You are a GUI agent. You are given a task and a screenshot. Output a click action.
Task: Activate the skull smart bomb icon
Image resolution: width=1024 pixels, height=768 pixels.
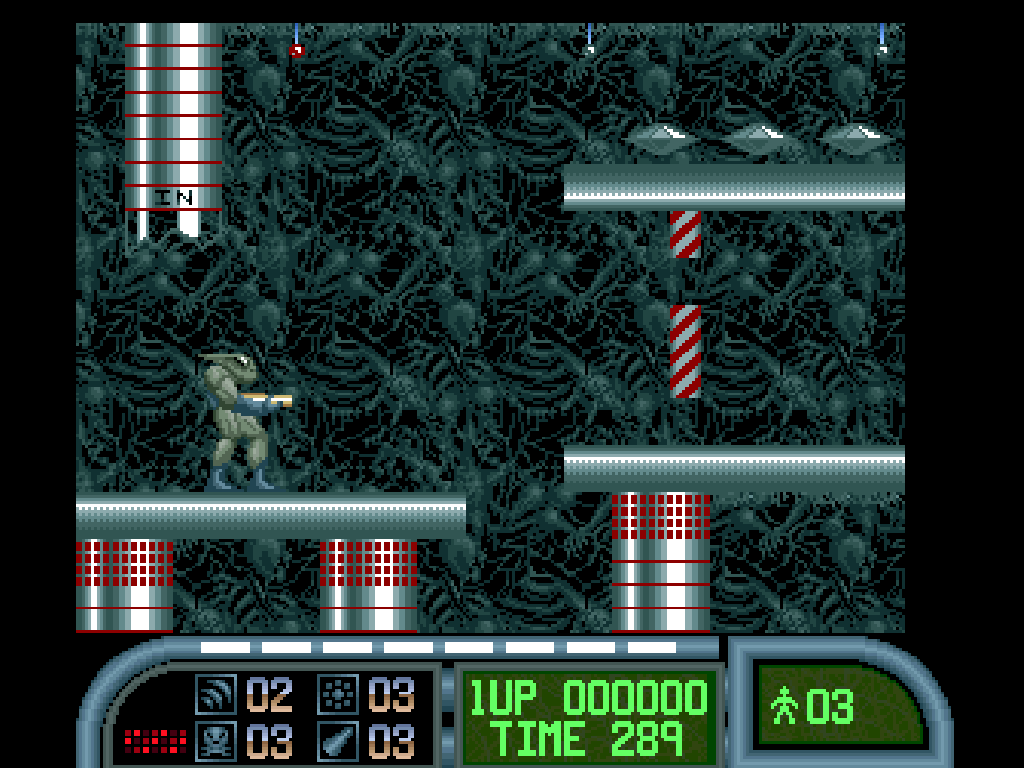(x=215, y=741)
